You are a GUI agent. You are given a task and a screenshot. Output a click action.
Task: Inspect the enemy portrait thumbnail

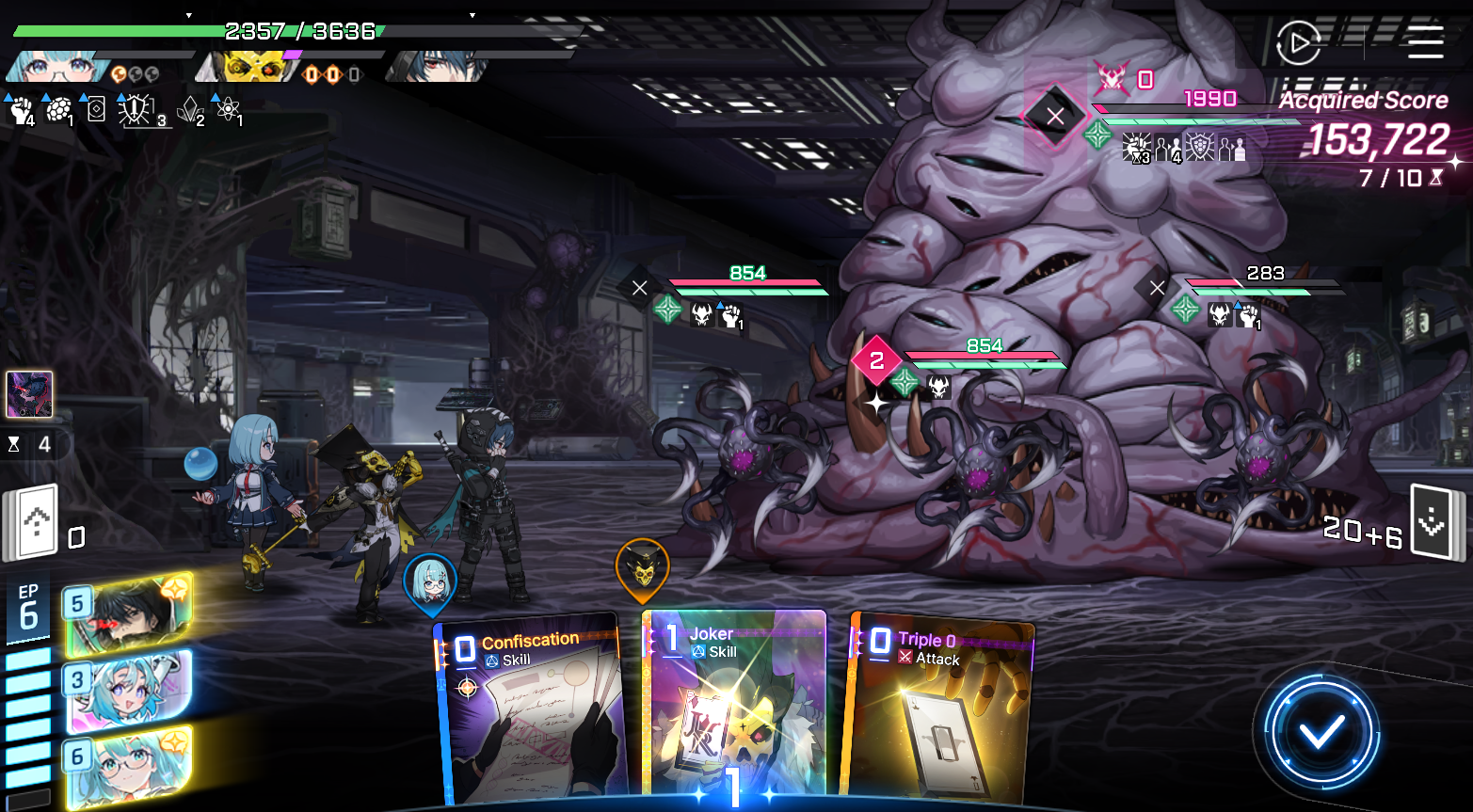(x=29, y=394)
